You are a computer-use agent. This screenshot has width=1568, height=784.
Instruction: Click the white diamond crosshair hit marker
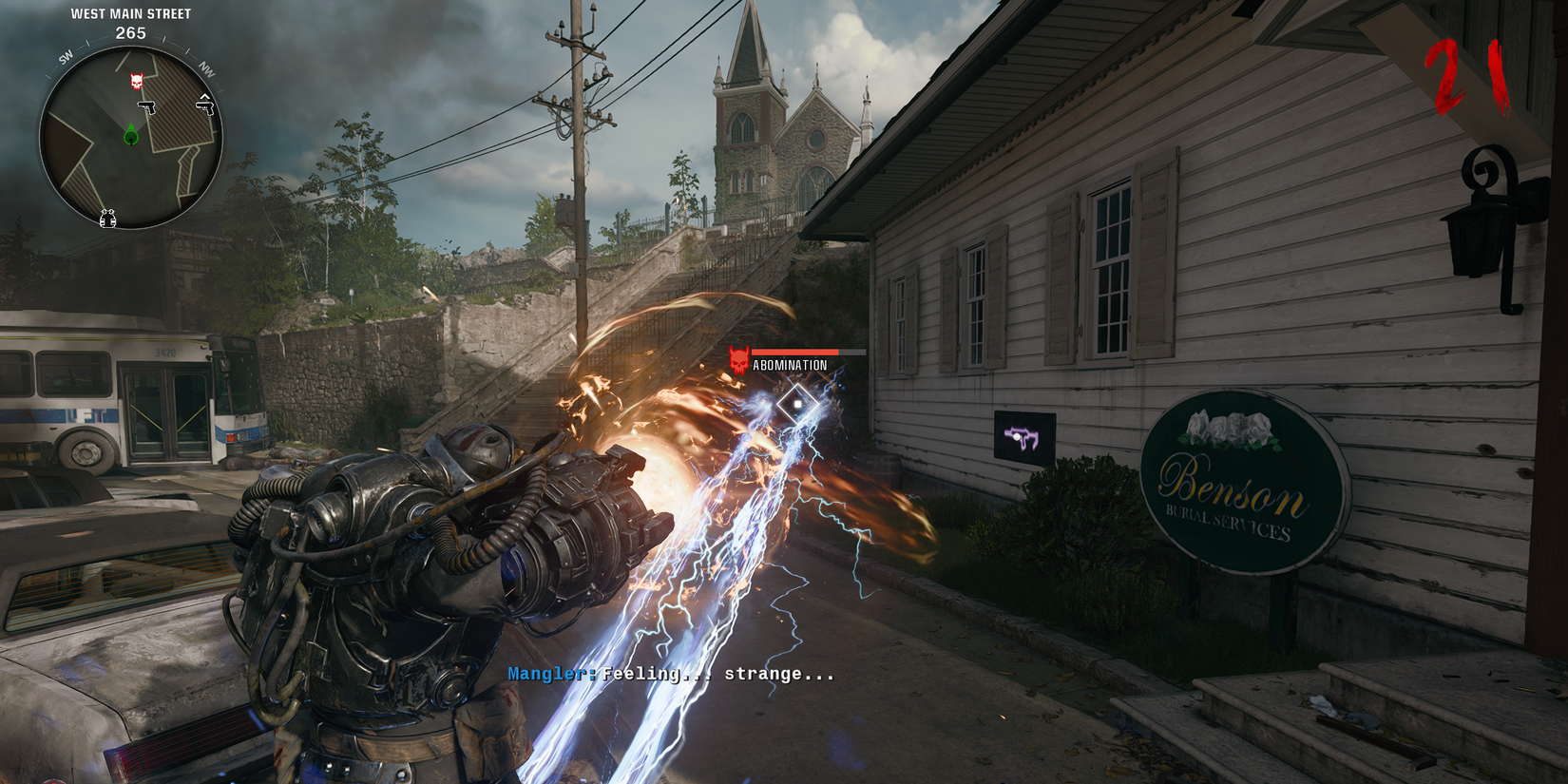(x=798, y=403)
